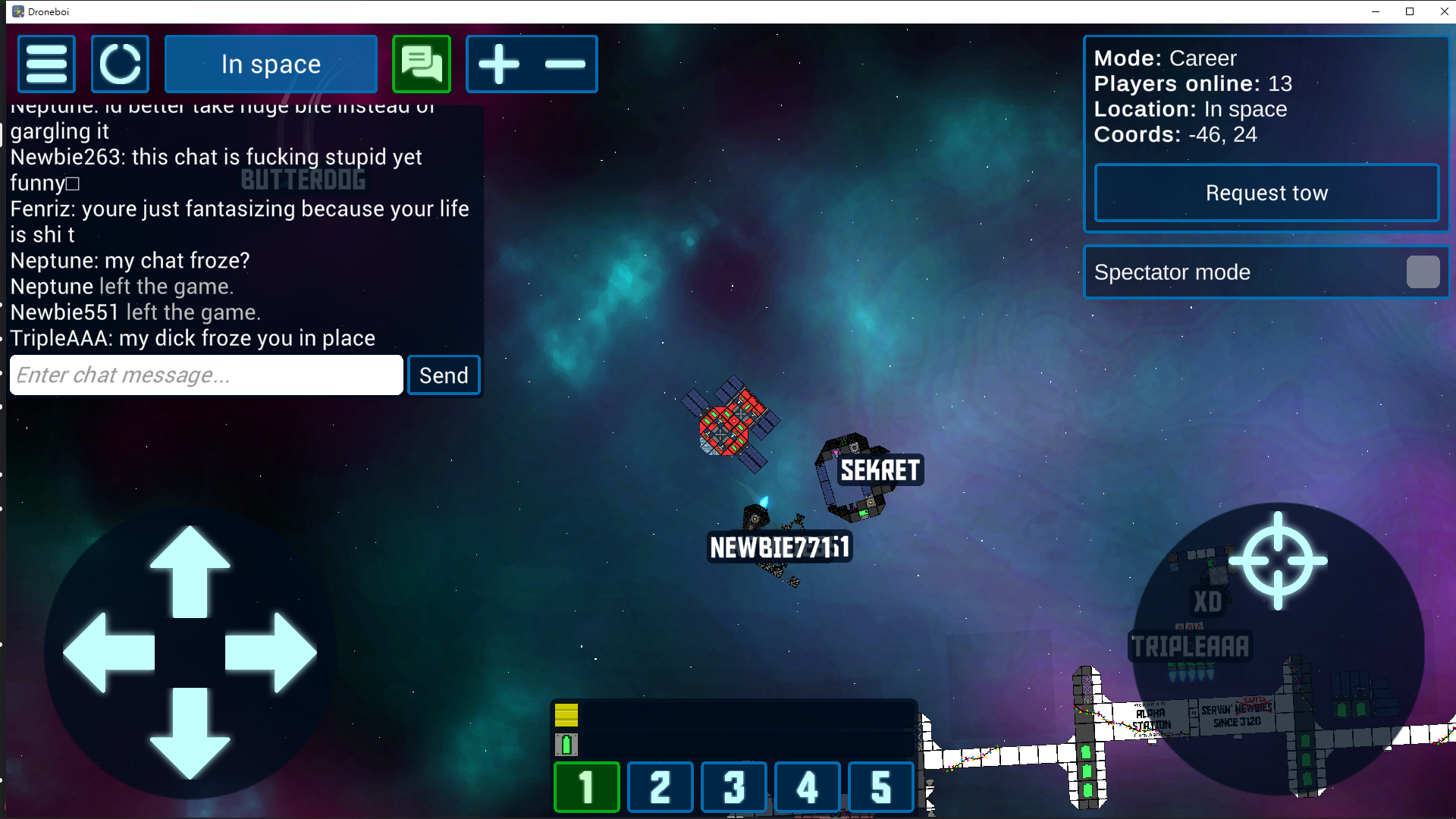Close the Droneboi window
The width and height of the screenshot is (1456, 819).
click(1444, 11)
